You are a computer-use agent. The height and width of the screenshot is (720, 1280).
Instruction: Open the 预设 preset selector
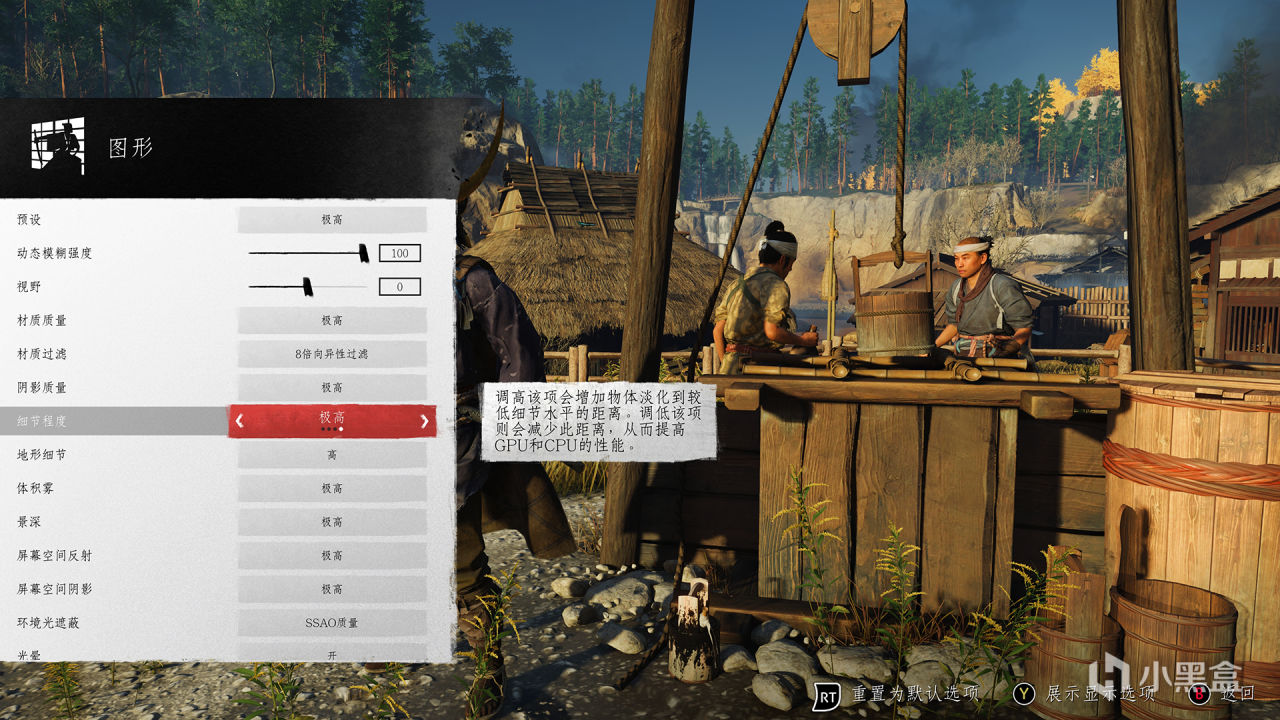pos(331,219)
